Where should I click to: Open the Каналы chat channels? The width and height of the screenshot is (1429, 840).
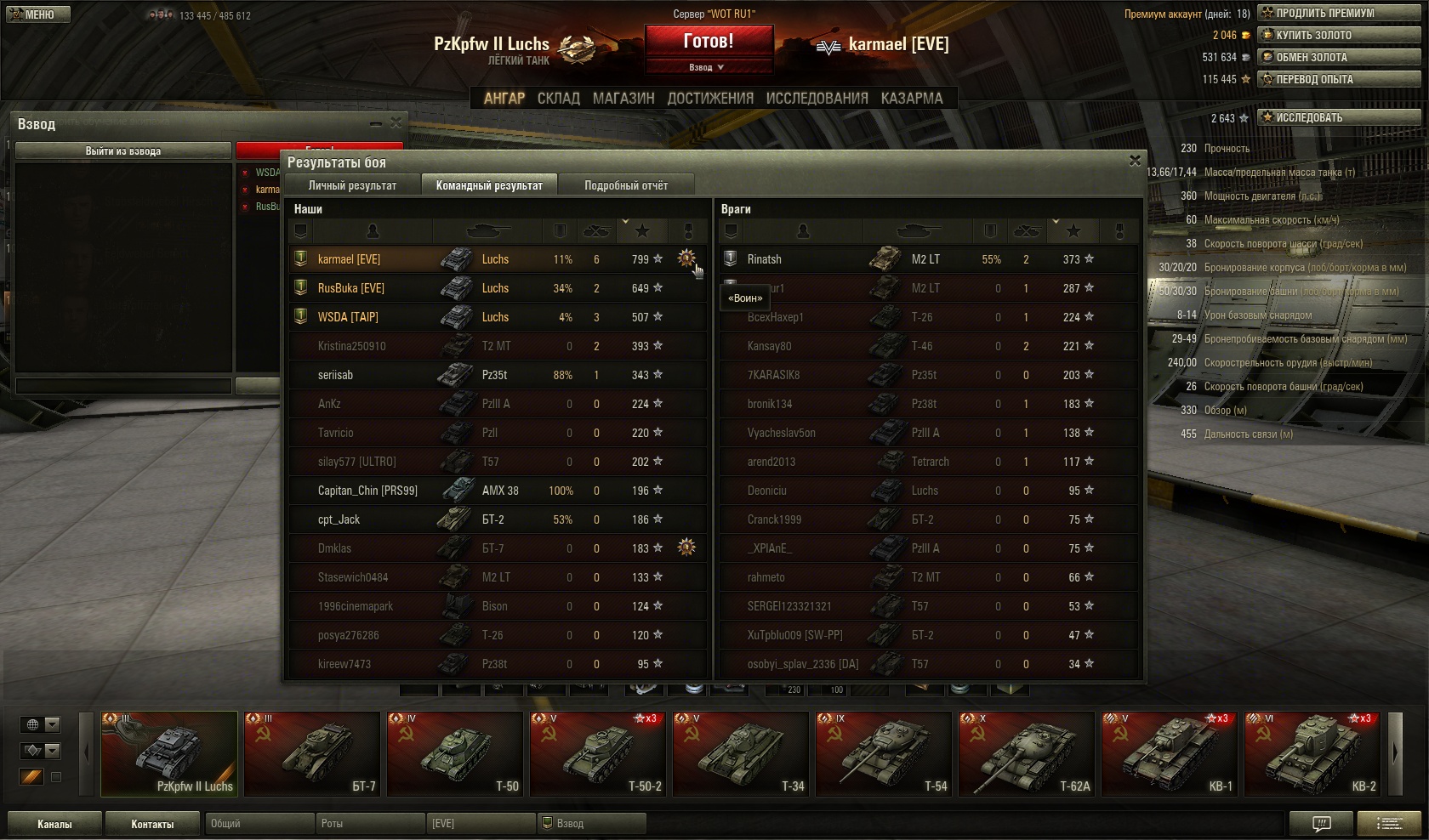pyautogui.click(x=54, y=824)
